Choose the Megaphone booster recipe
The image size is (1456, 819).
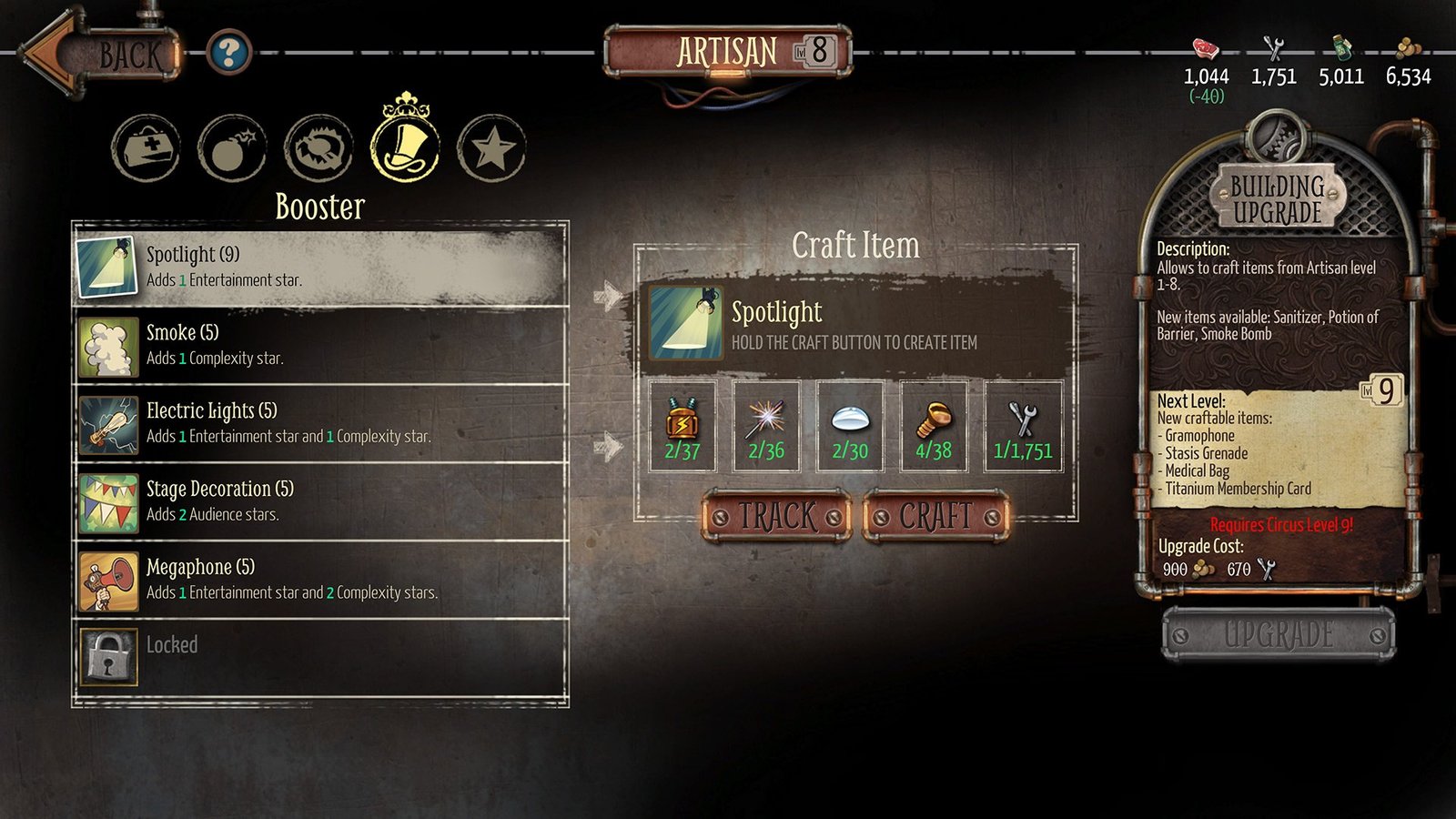(x=320, y=581)
